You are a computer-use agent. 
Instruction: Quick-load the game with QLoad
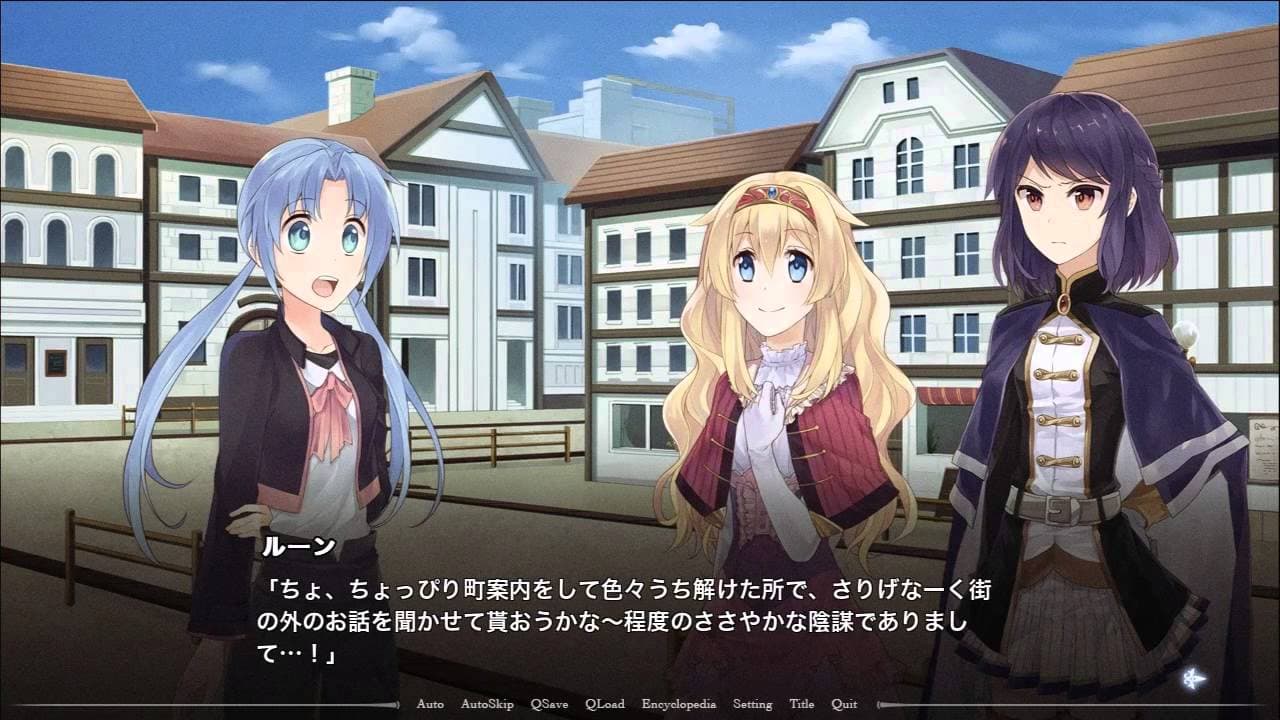[x=604, y=704]
